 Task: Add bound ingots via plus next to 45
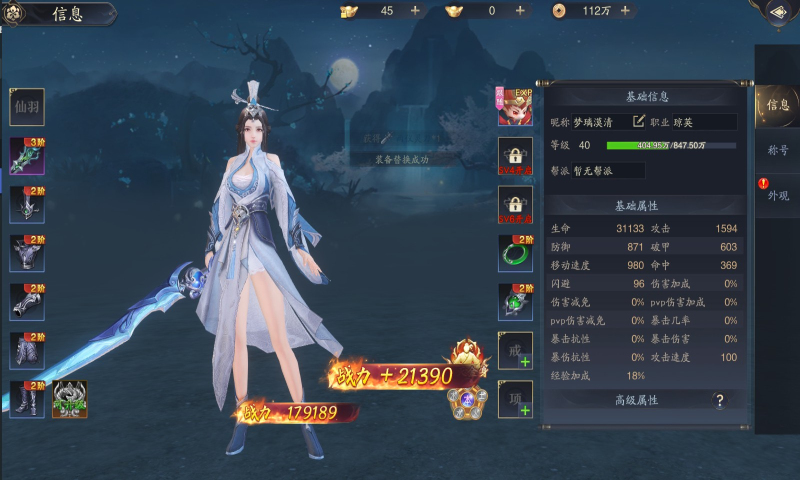coord(415,10)
